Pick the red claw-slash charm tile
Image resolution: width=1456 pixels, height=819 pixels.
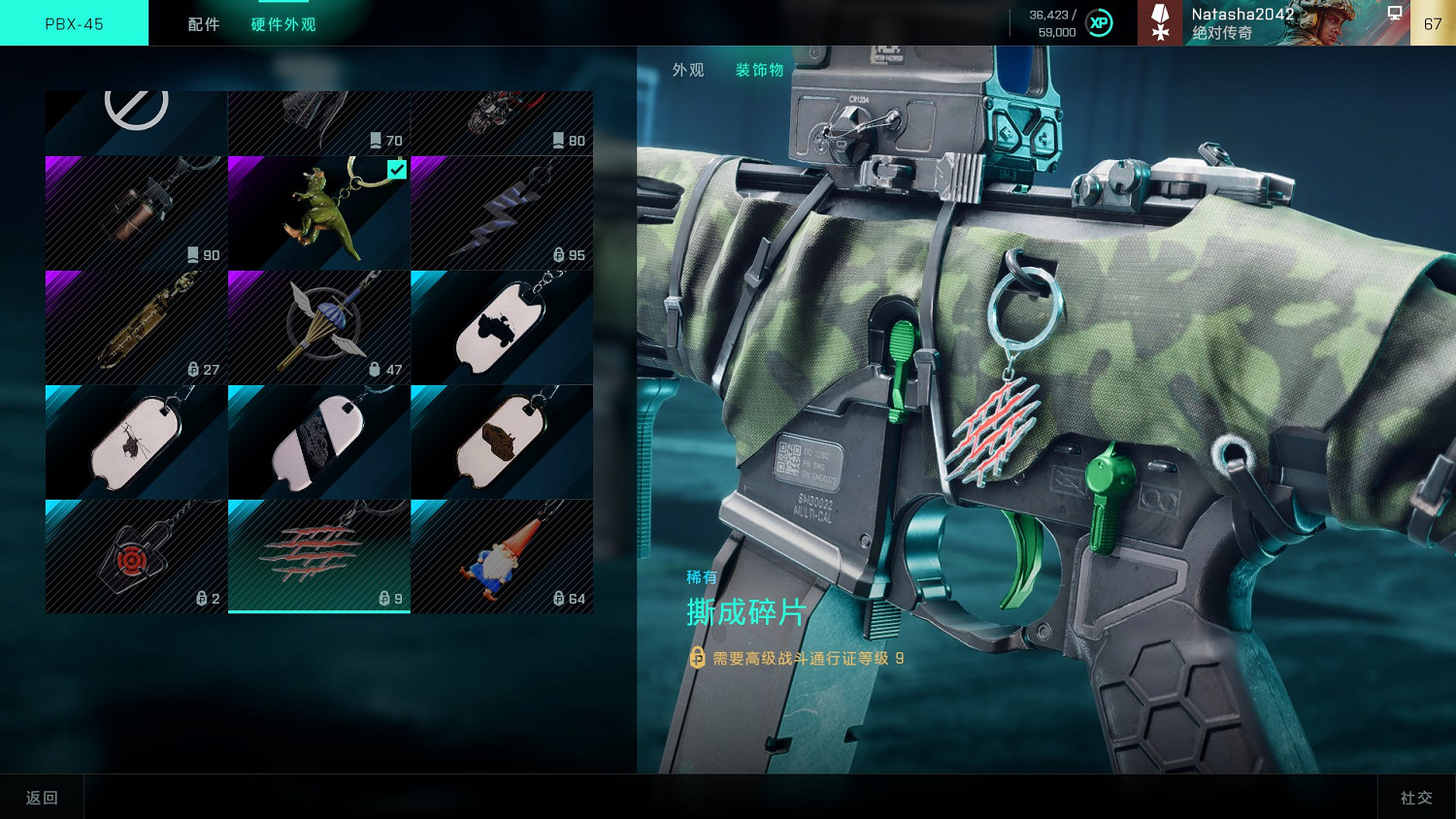318,556
